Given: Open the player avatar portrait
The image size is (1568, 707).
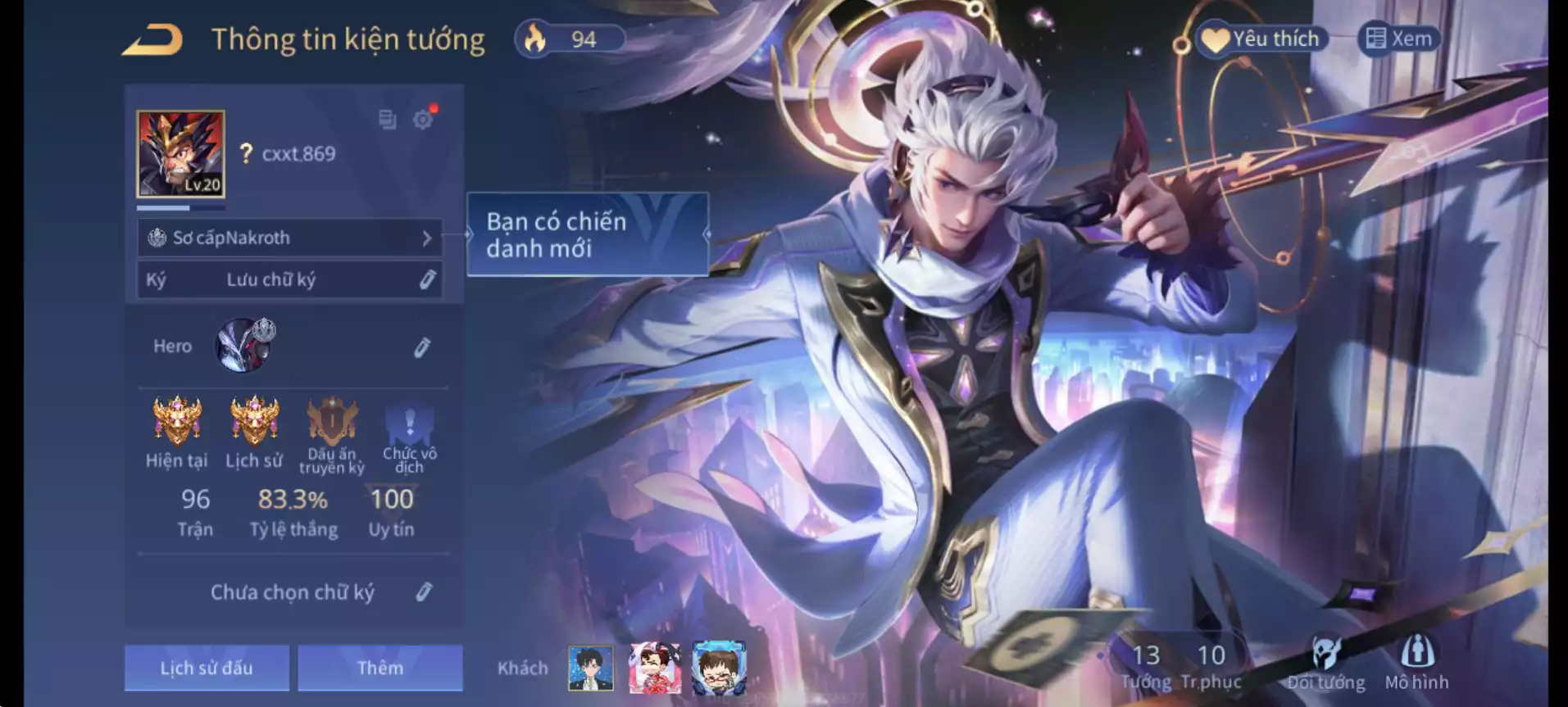Looking at the screenshot, I should coord(180,154).
